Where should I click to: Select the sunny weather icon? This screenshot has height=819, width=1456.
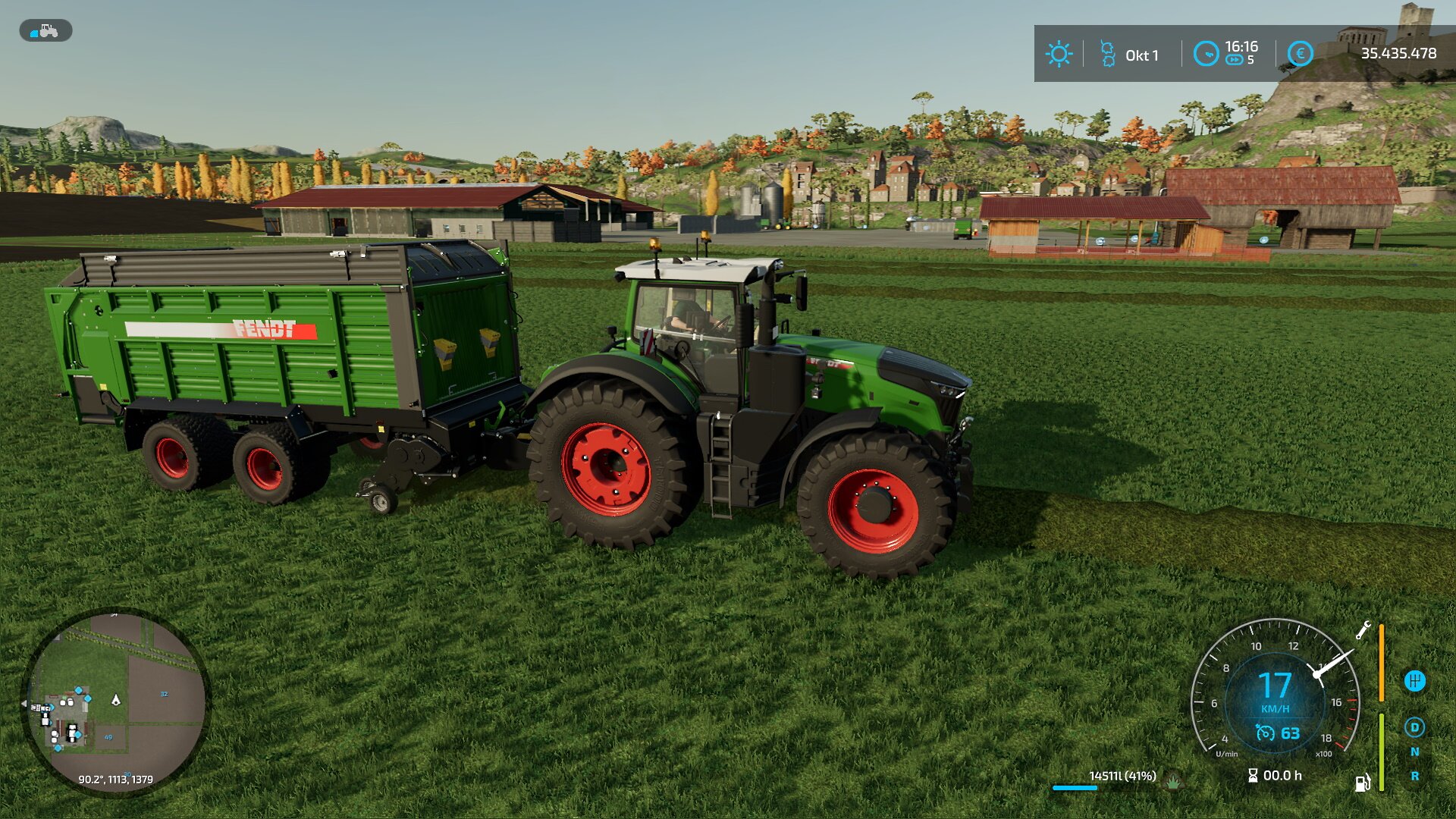coord(1059,54)
